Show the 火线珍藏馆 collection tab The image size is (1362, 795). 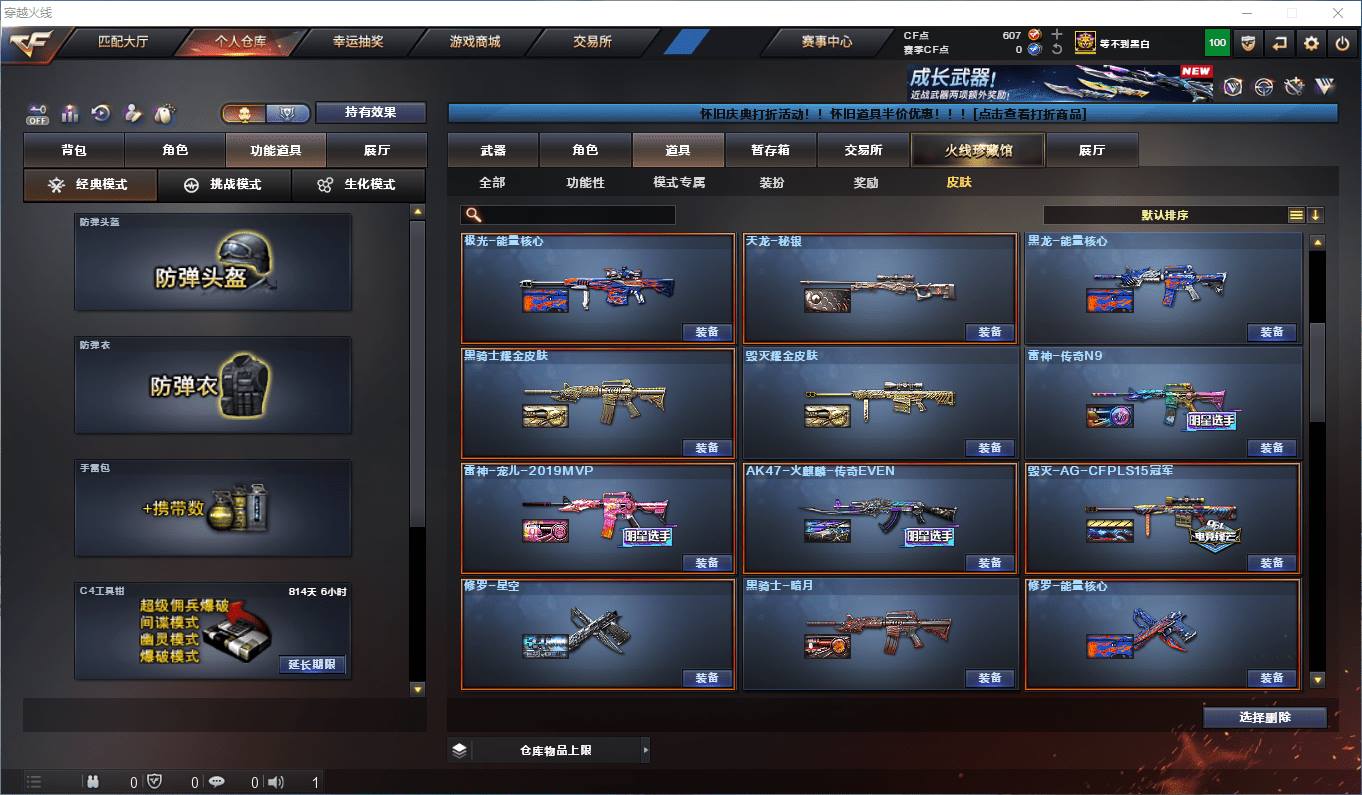coord(977,150)
